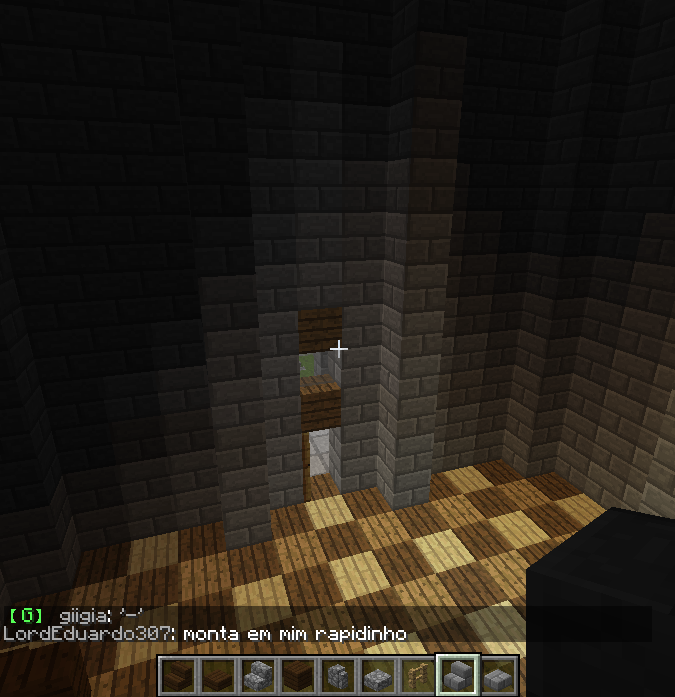Choose the wooden fence hotbar slot
Viewport: 675px width, 697px height.
(x=419, y=676)
